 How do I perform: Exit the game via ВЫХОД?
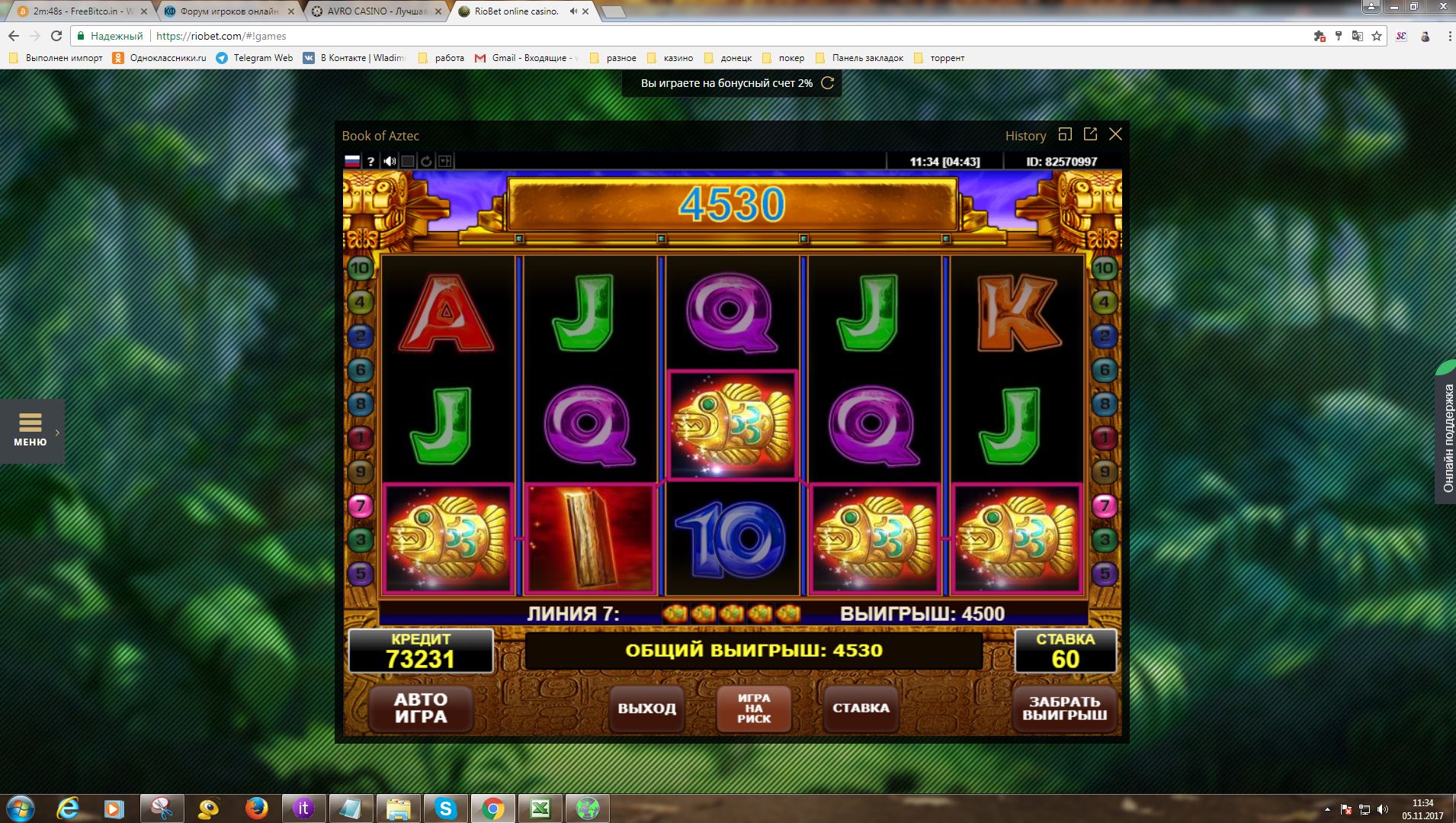646,708
